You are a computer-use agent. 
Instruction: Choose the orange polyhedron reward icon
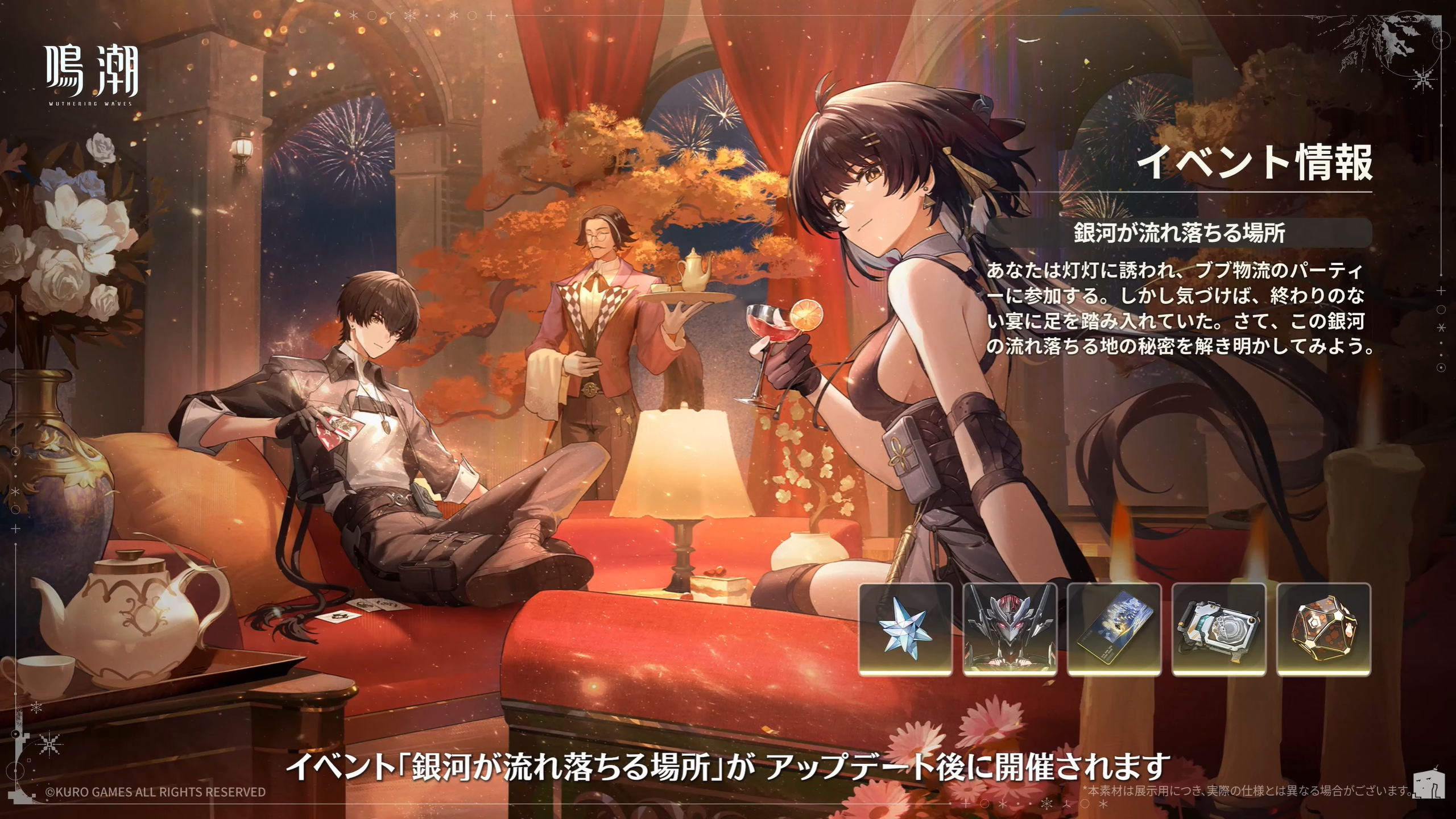point(1323,629)
